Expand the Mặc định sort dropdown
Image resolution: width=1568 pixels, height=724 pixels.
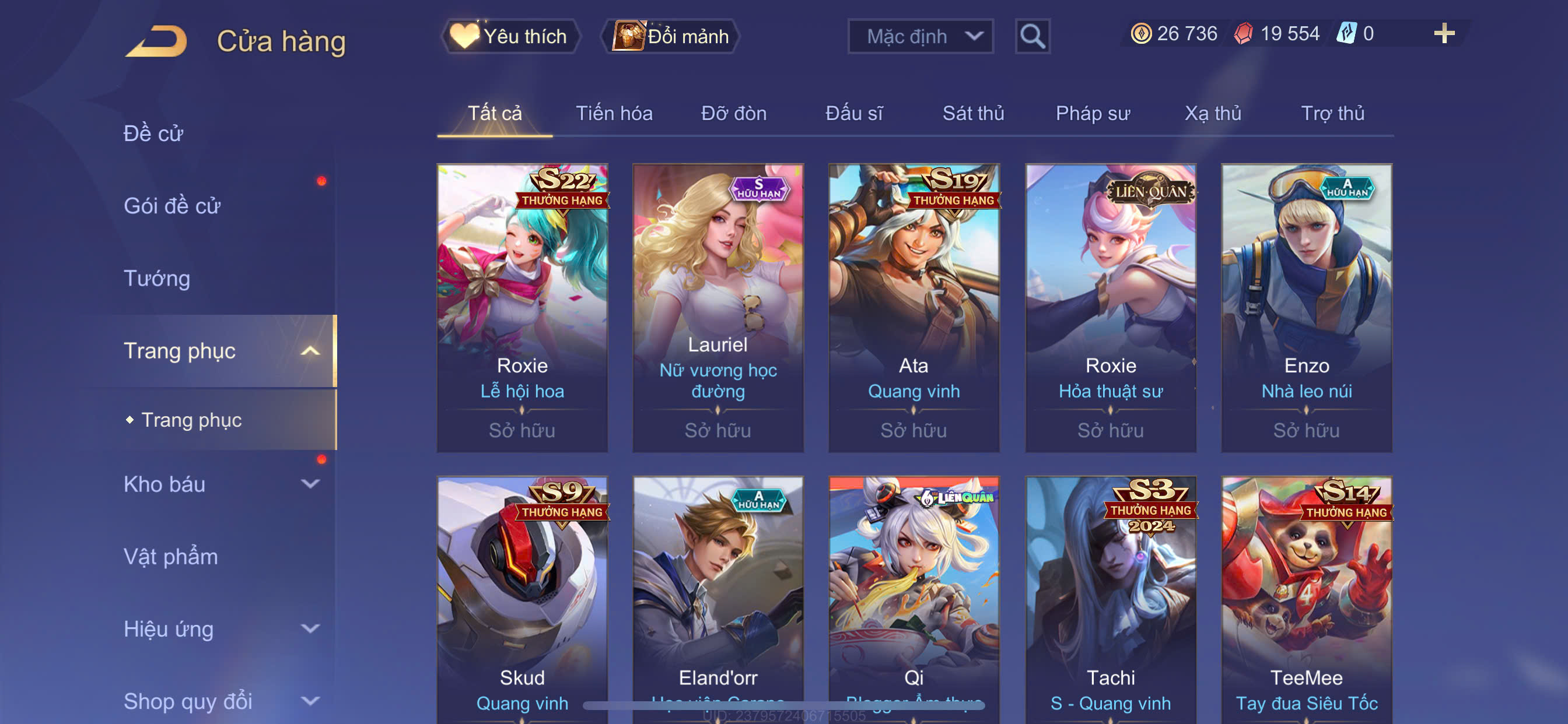(921, 37)
